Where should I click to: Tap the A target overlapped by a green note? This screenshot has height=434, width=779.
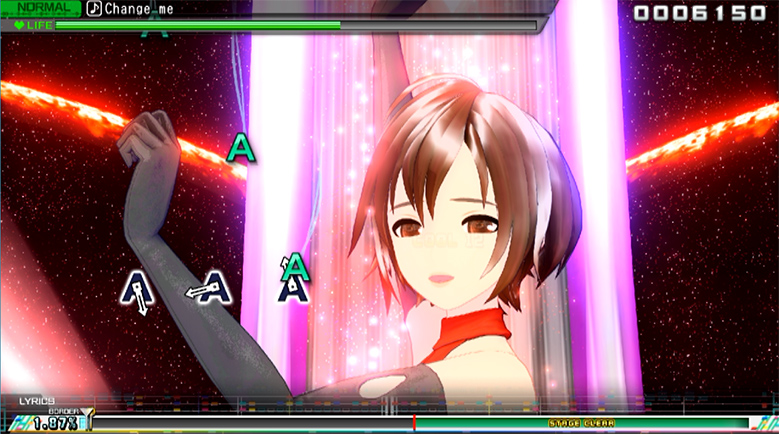click(x=292, y=283)
